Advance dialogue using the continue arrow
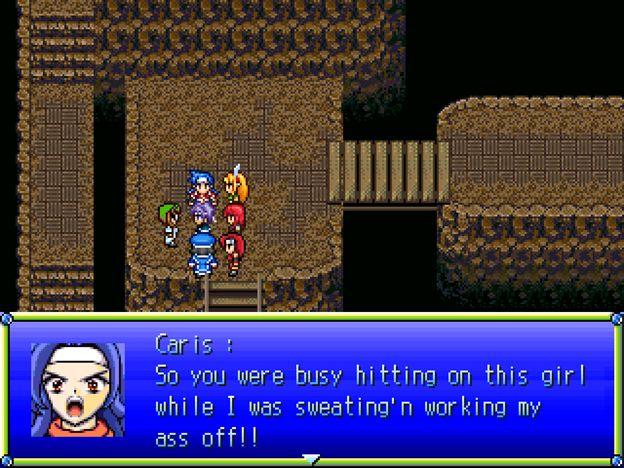Viewport: 624px width, 468px height. click(311, 459)
